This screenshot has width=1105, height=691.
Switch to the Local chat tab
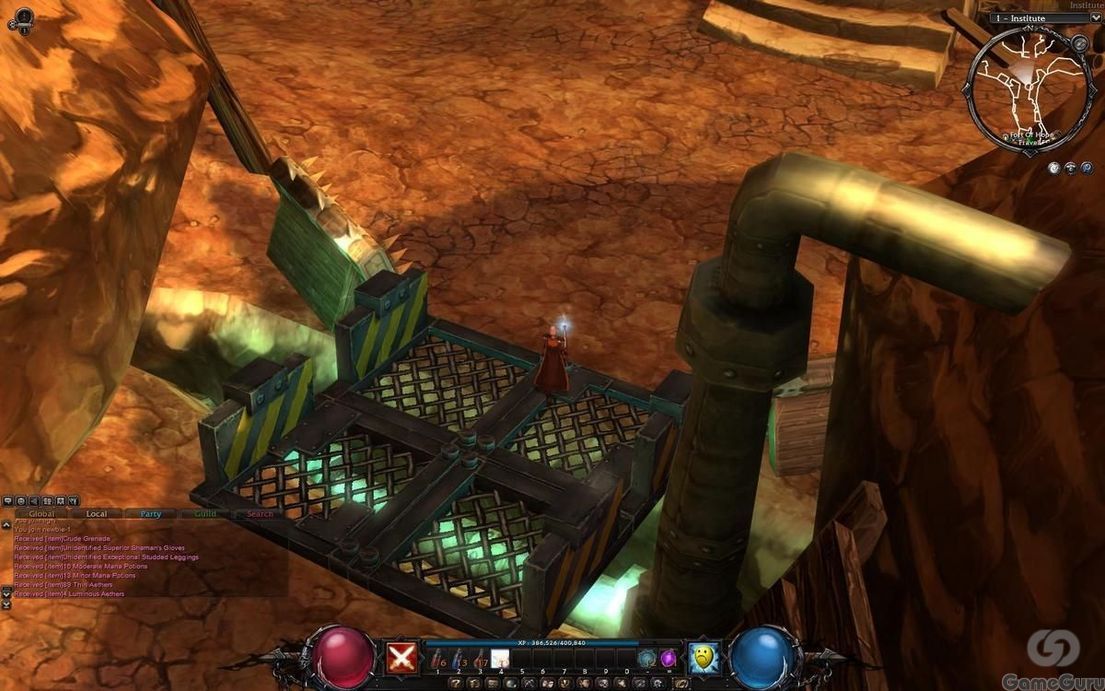96,514
